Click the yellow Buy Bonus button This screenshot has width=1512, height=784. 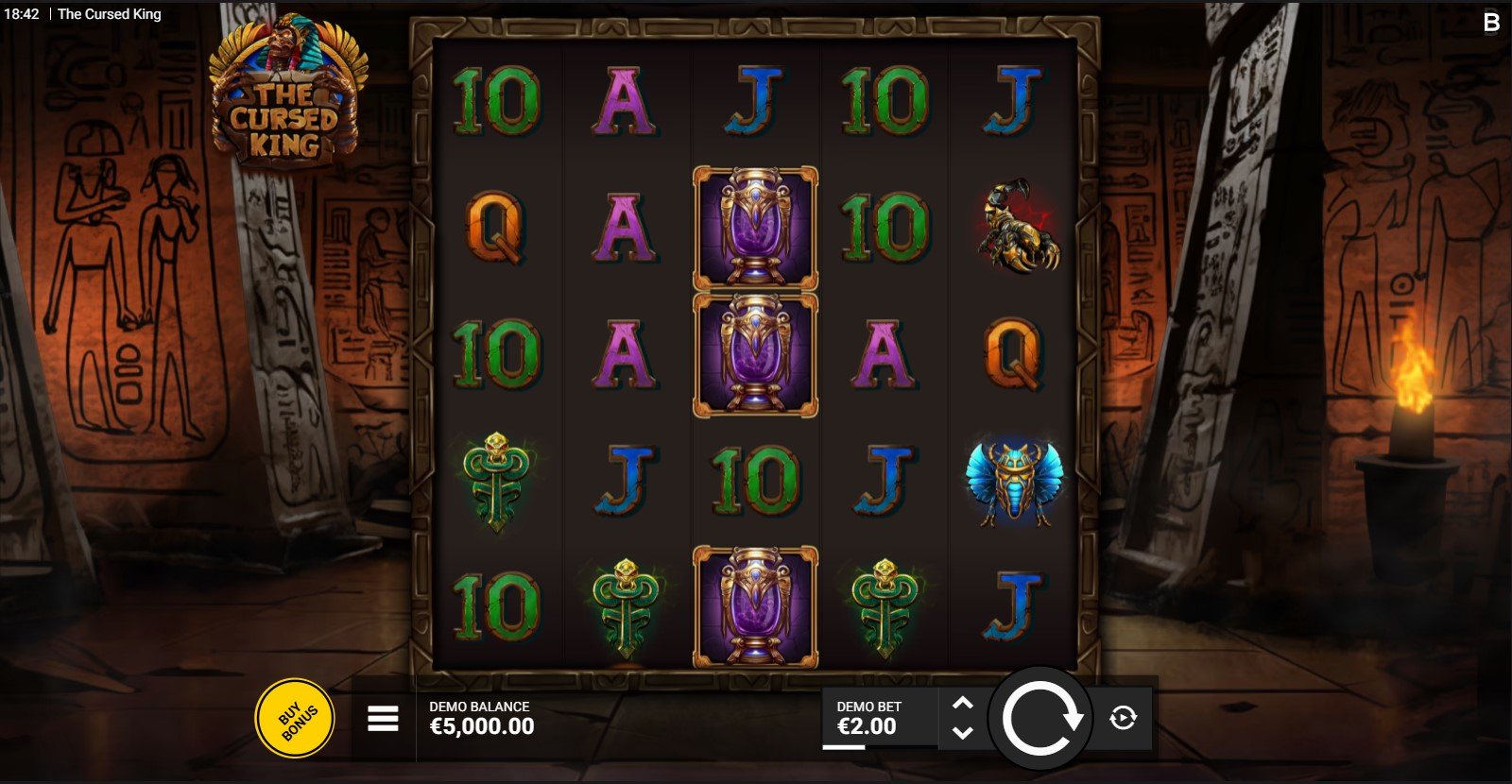coord(294,719)
